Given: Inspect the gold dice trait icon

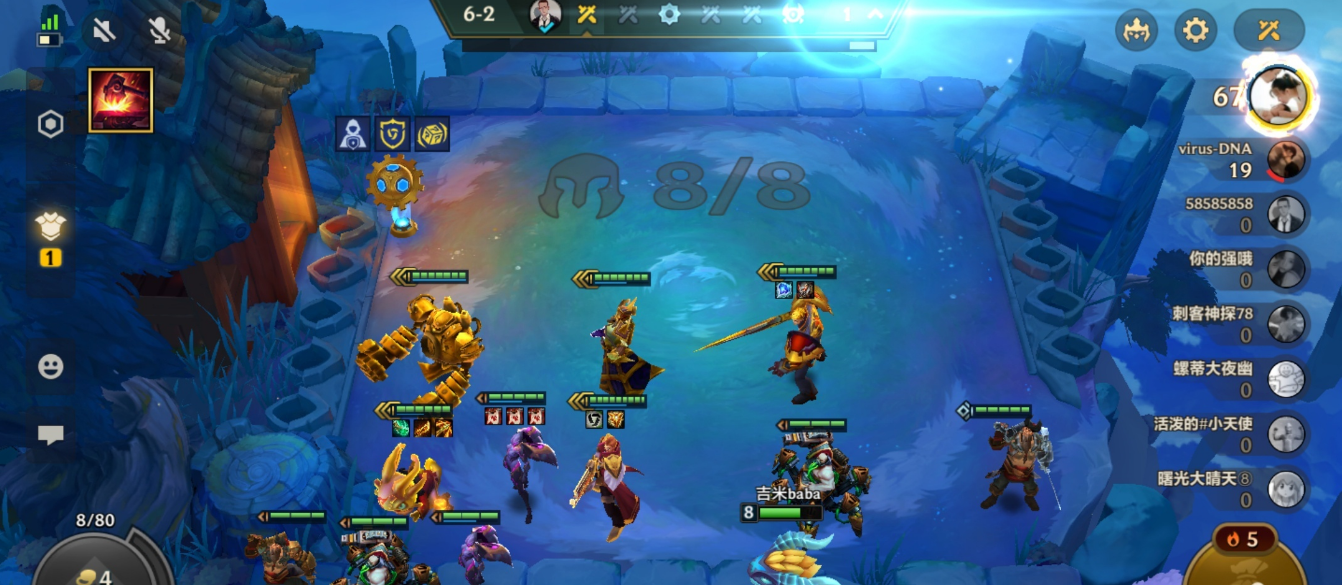Looking at the screenshot, I should click(x=431, y=134).
